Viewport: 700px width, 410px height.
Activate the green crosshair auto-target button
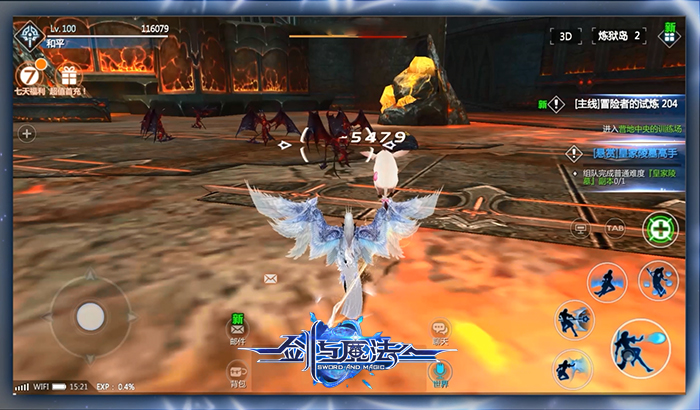tap(659, 229)
